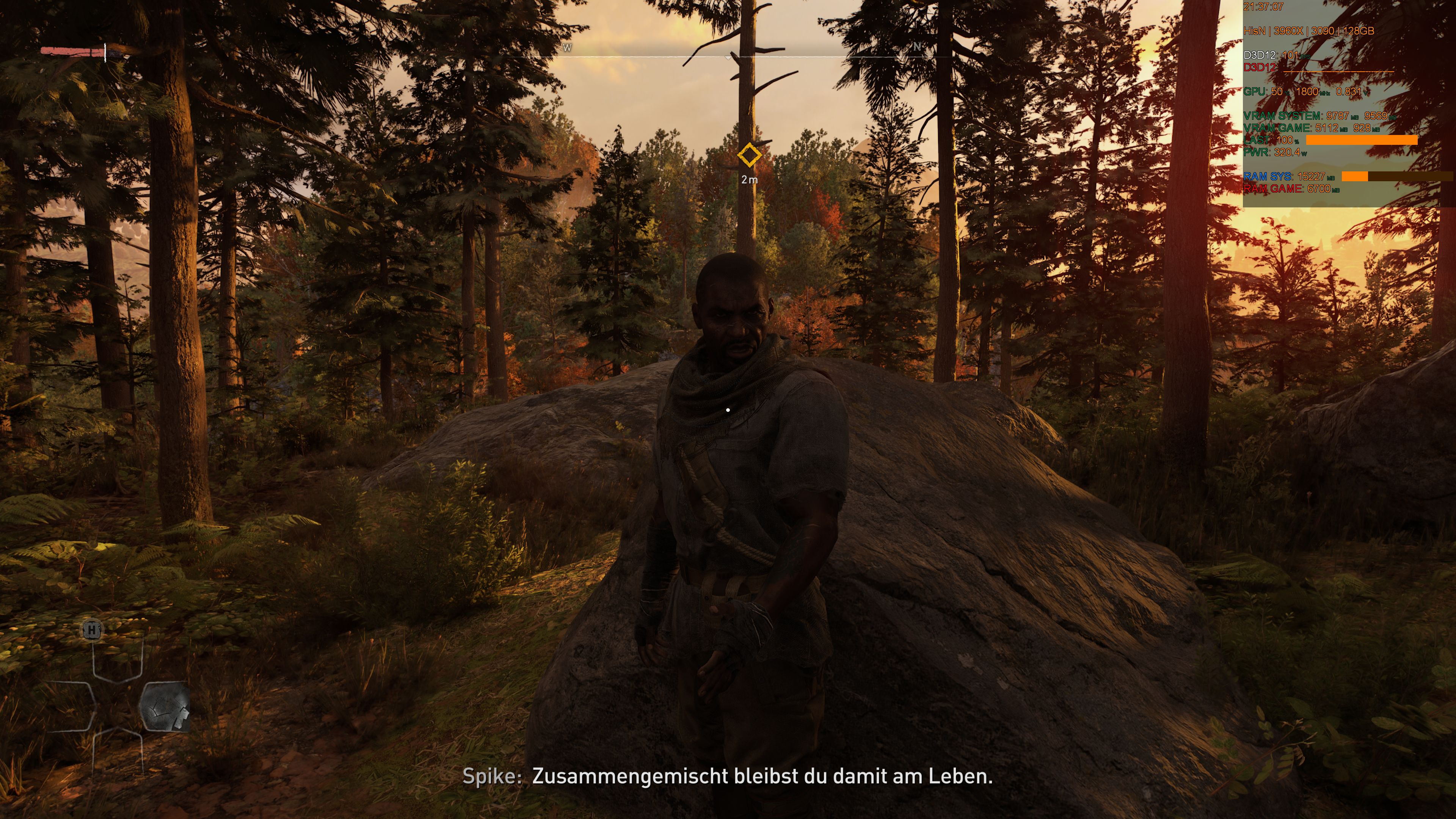Select the 'H' healing item slot icon
The image size is (1456, 819).
point(92,630)
